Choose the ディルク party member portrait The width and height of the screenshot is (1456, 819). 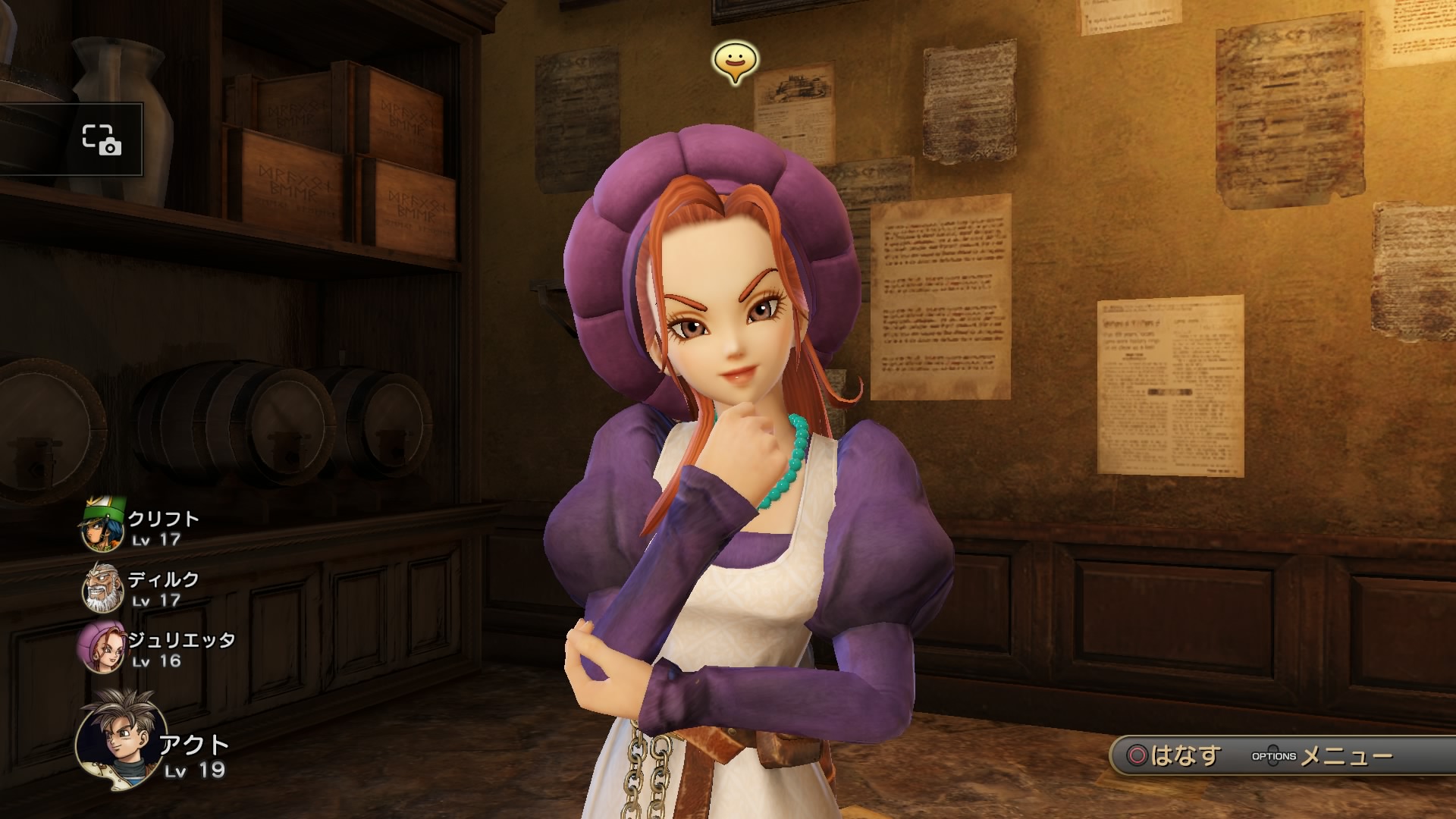[x=102, y=587]
